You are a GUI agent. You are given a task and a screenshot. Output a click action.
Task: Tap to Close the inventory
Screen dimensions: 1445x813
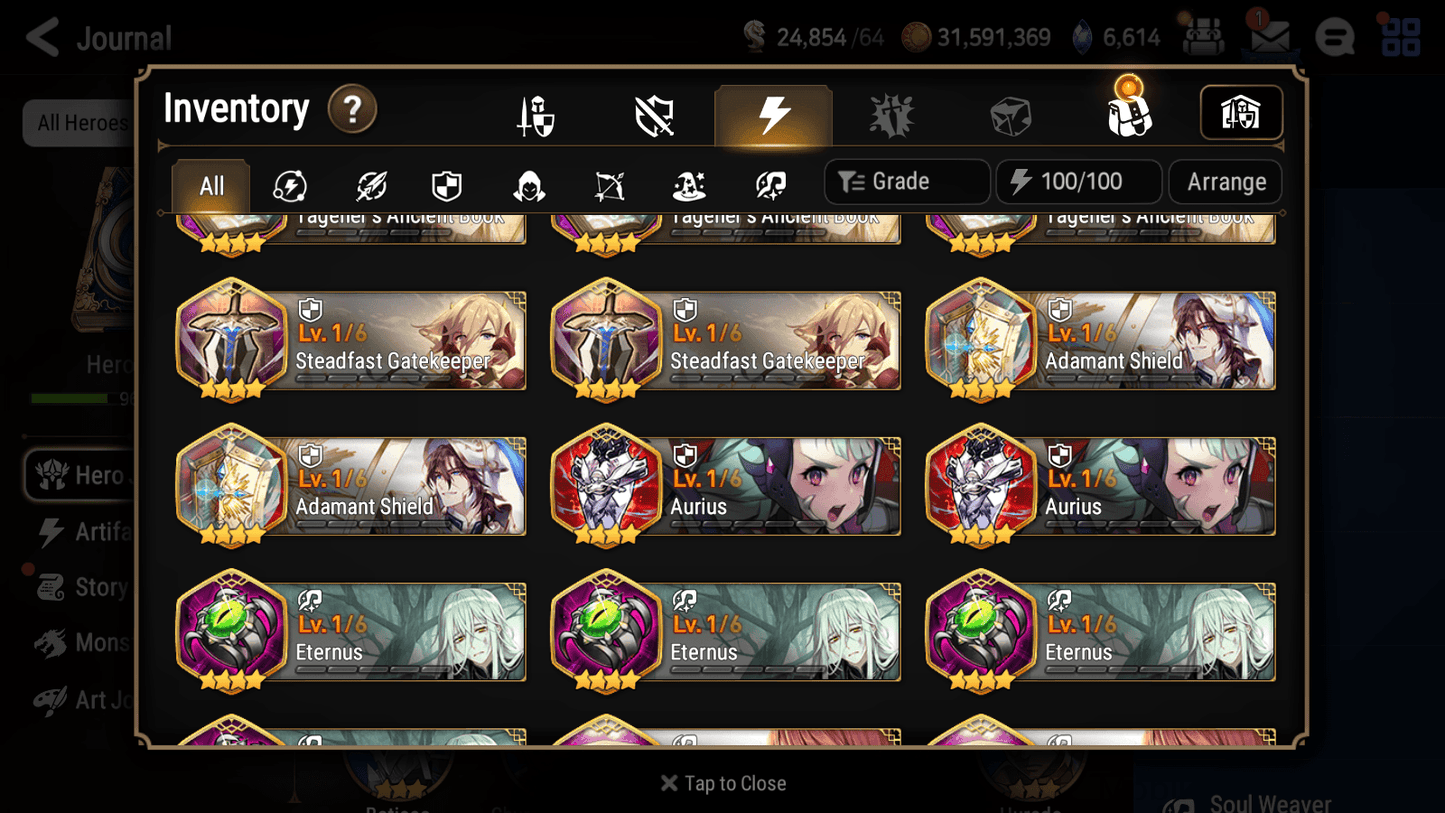pos(722,783)
